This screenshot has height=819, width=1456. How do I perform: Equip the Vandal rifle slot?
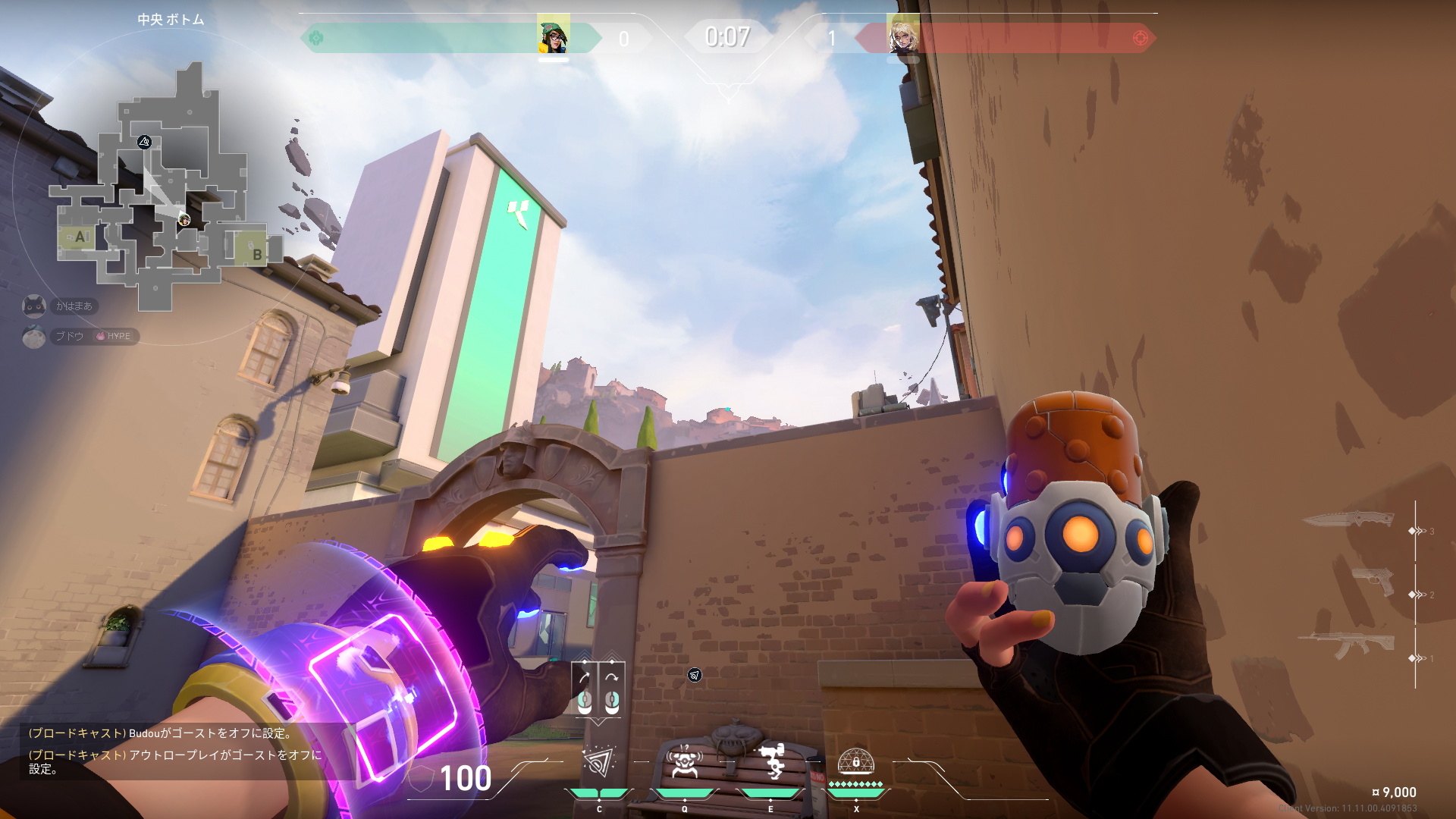[x=1346, y=645]
